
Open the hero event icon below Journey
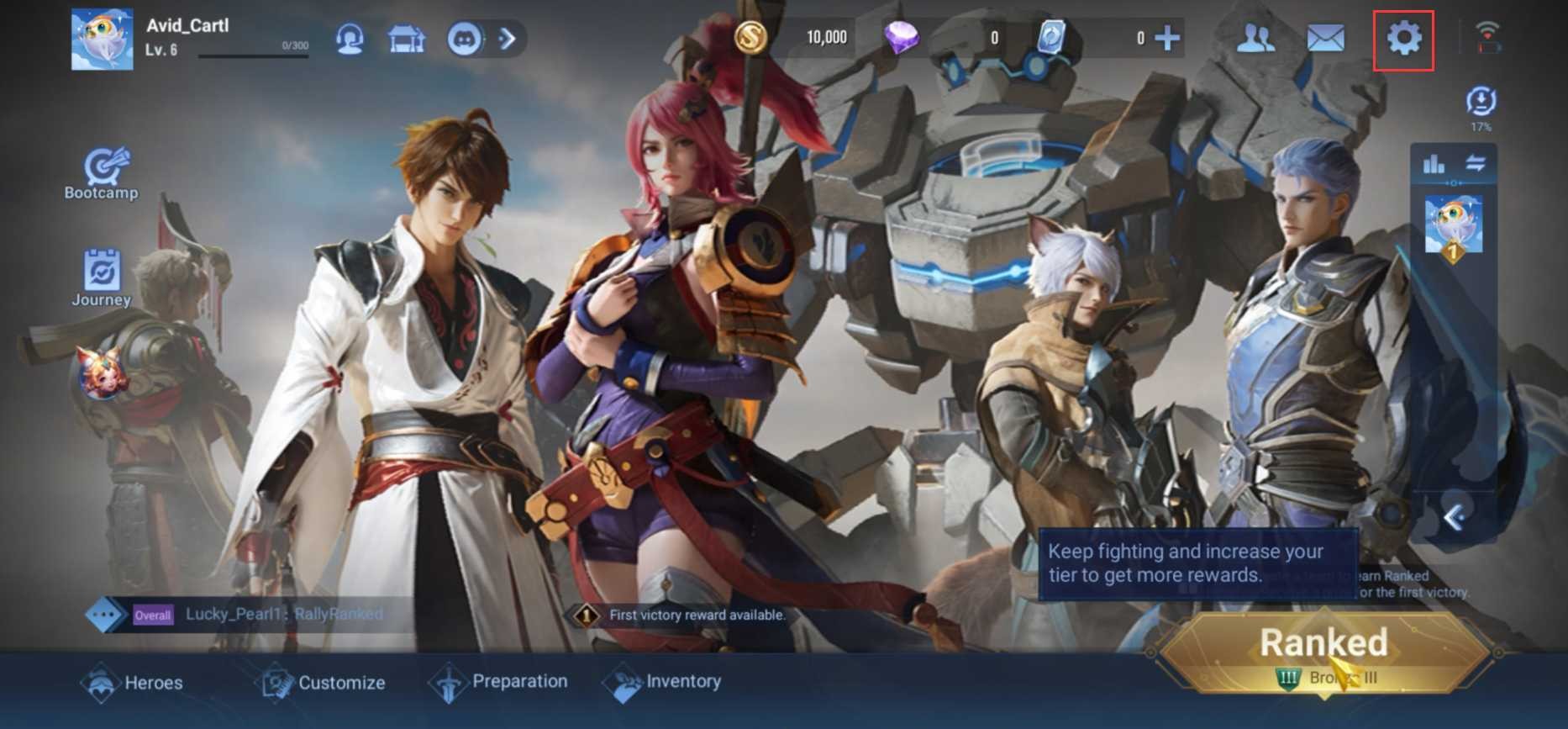(102, 371)
